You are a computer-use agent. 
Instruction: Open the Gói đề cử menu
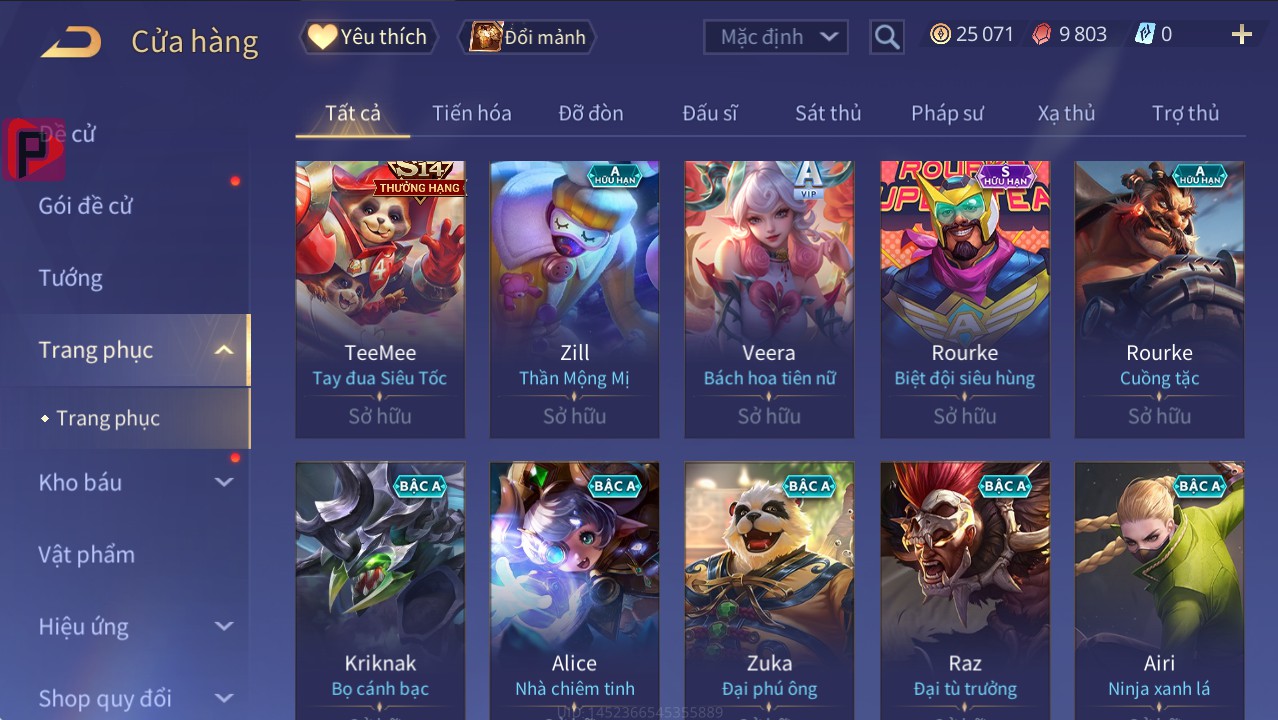pyautogui.click(x=86, y=206)
